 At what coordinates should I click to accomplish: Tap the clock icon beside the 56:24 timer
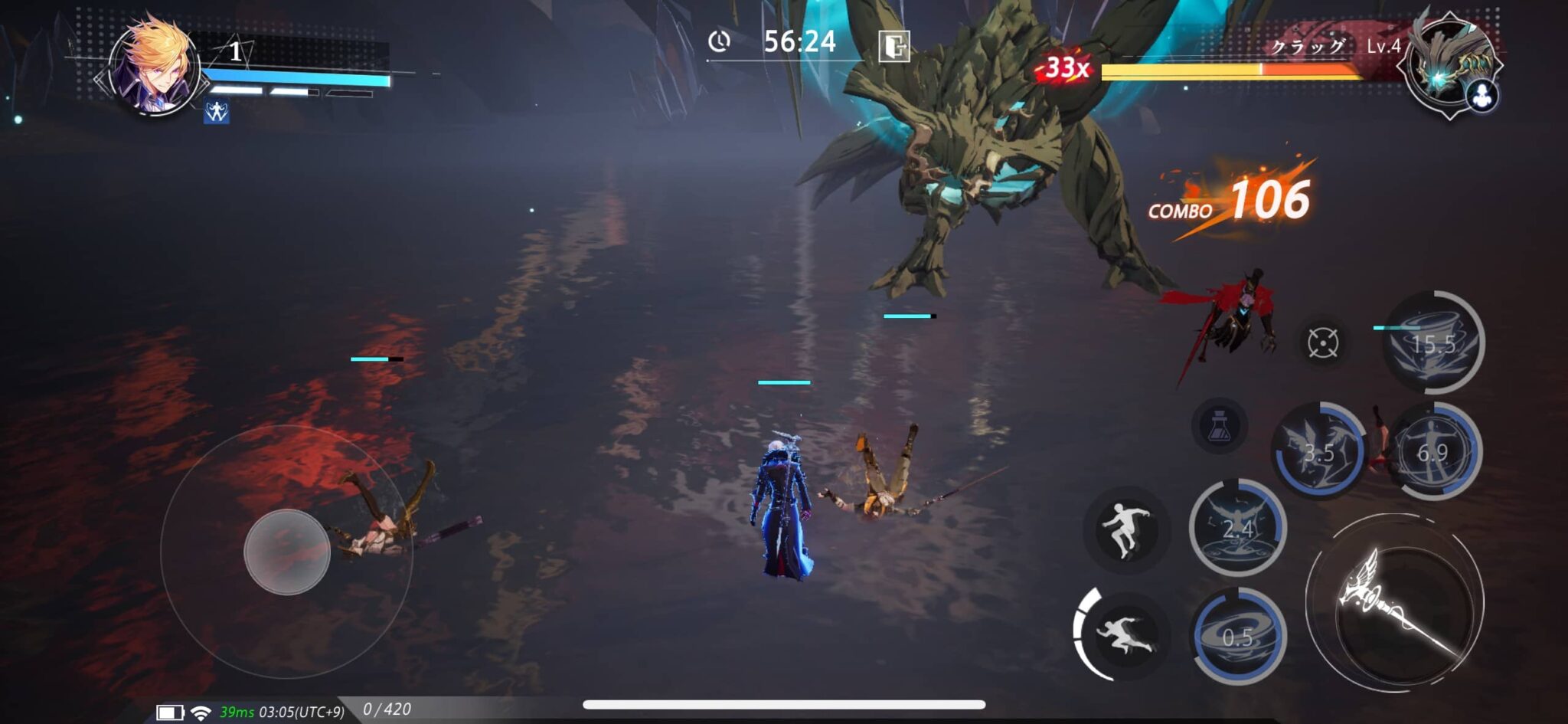pyautogui.click(x=720, y=41)
